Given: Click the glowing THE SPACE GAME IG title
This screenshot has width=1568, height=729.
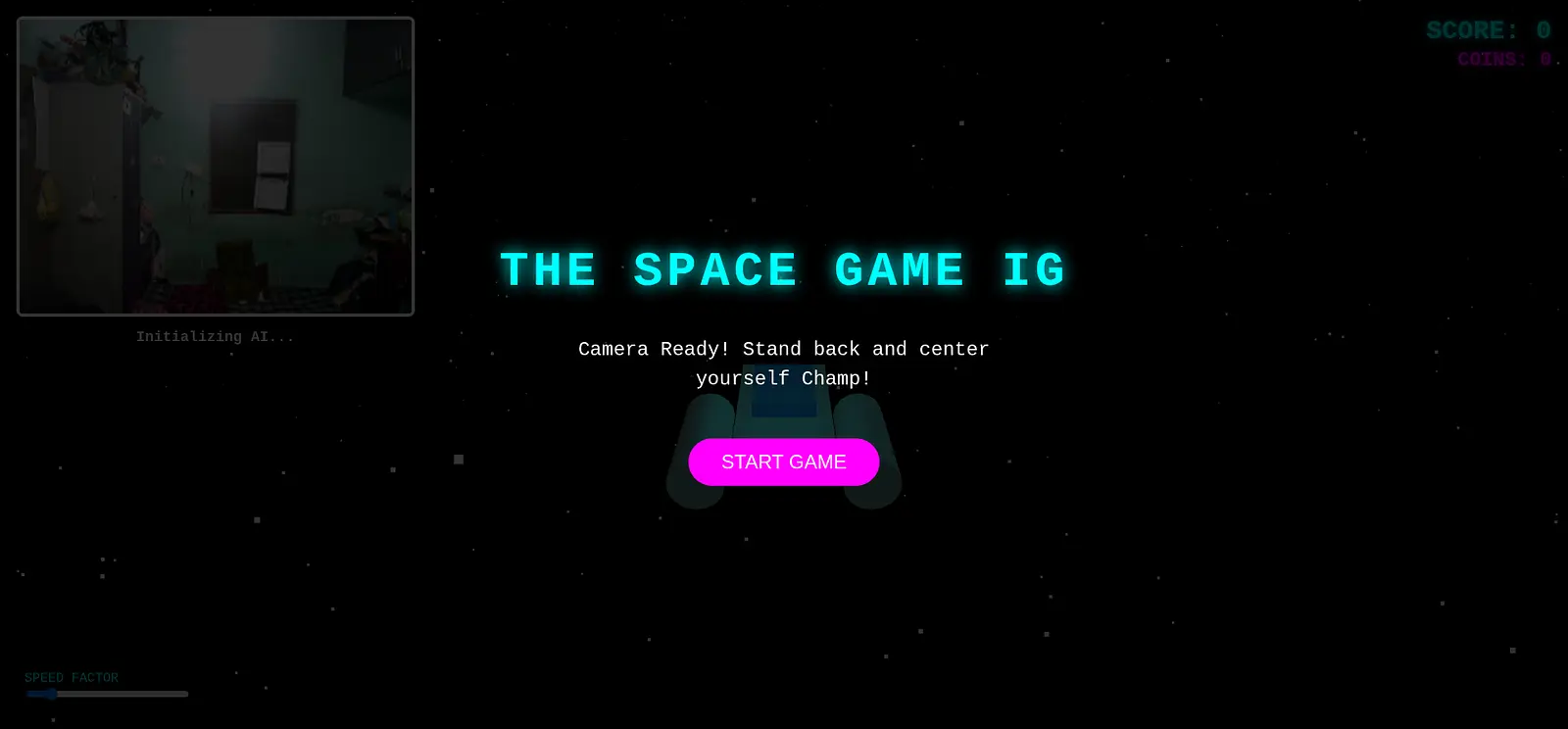Looking at the screenshot, I should point(782,268).
